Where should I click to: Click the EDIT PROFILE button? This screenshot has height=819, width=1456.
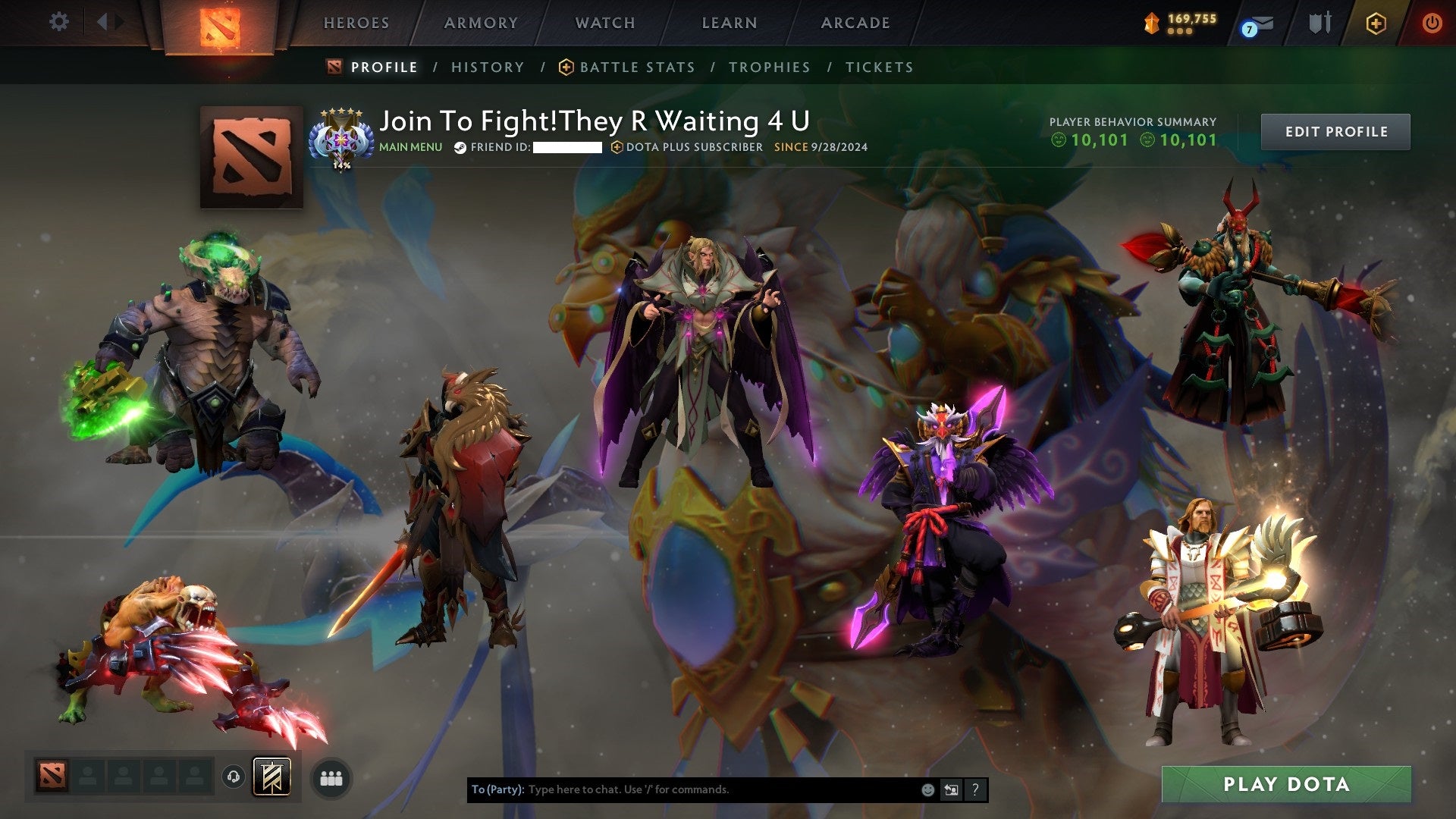(x=1335, y=130)
